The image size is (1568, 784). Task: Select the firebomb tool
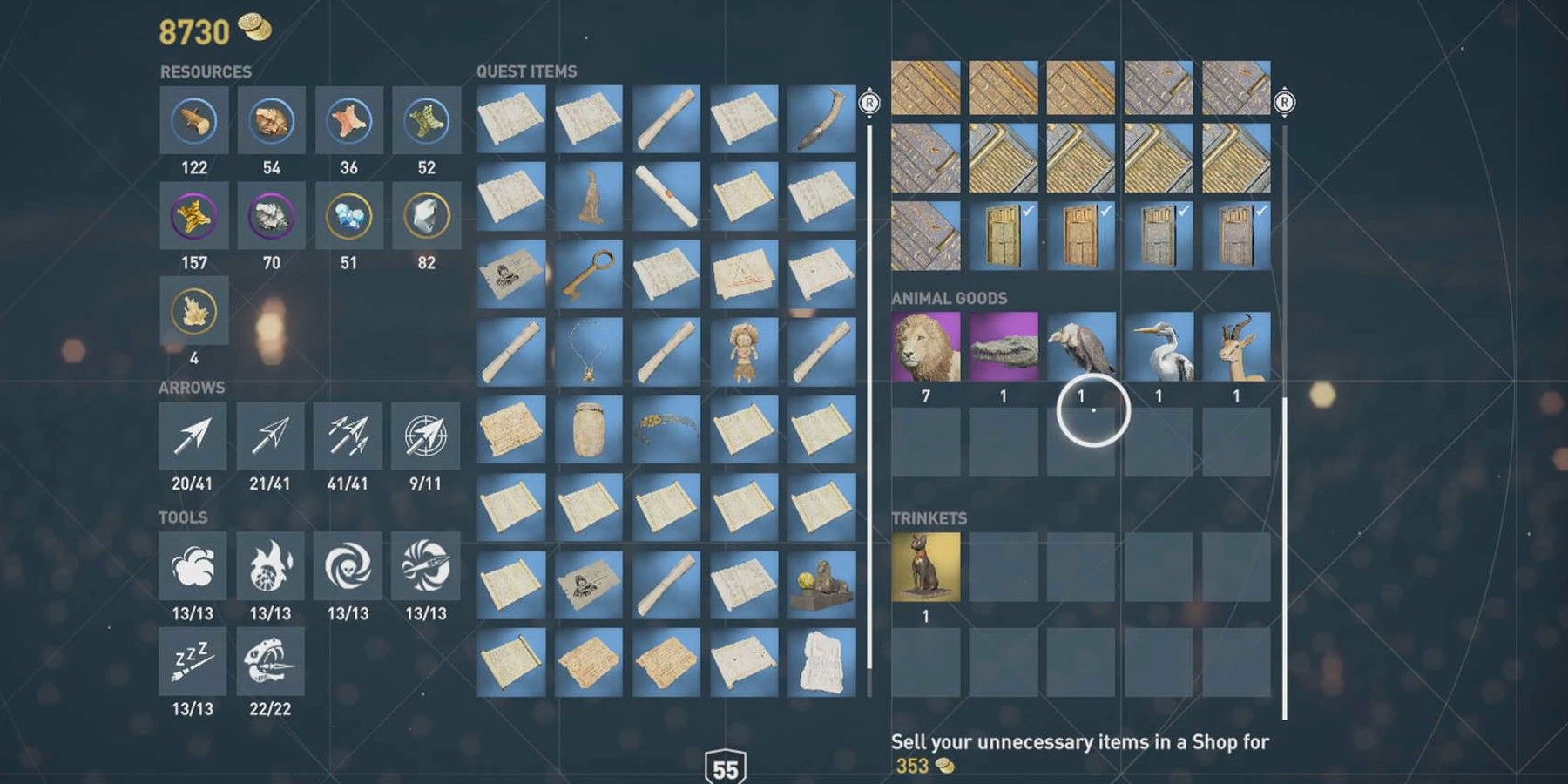(270, 566)
